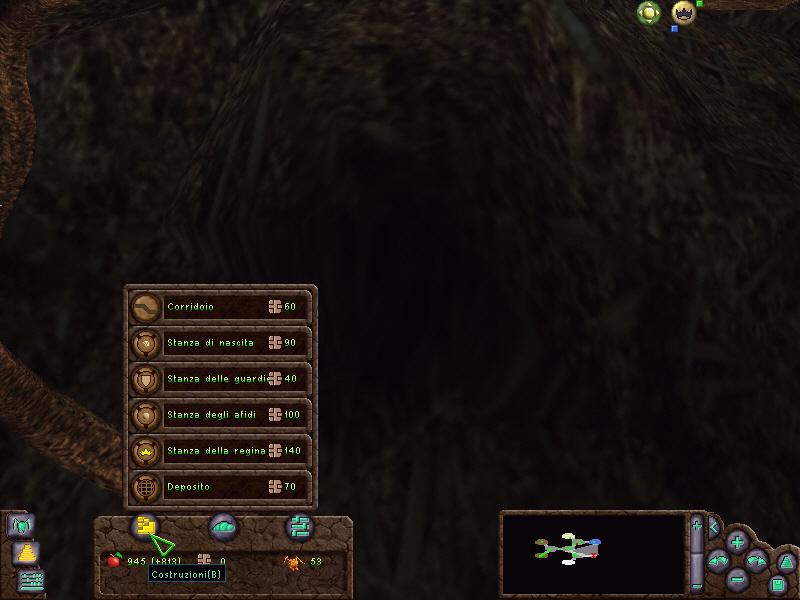The image size is (800, 600).
Task: Zoom out with the round minus button
Action: pyautogui.click(x=737, y=578)
